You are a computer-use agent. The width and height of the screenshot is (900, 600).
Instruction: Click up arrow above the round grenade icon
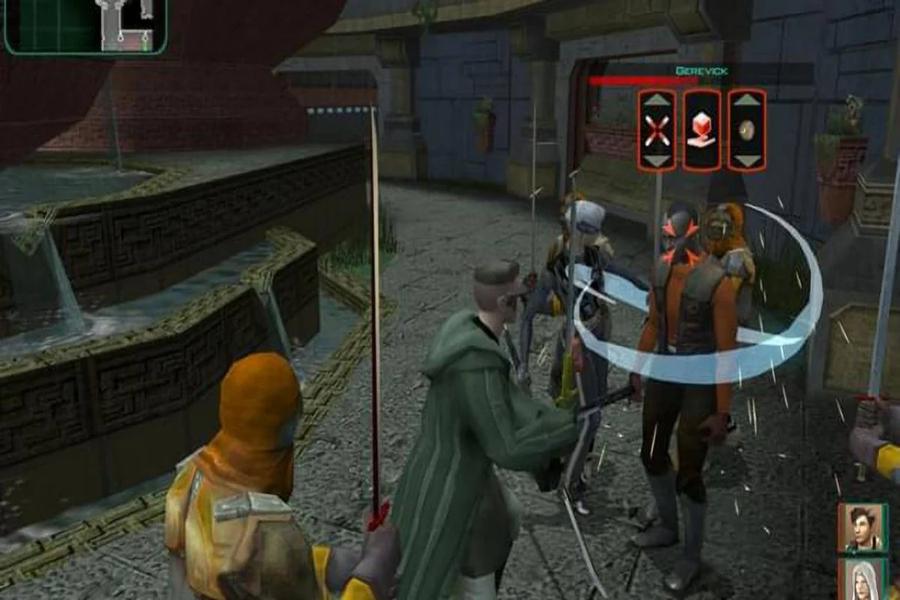pyautogui.click(x=747, y=101)
